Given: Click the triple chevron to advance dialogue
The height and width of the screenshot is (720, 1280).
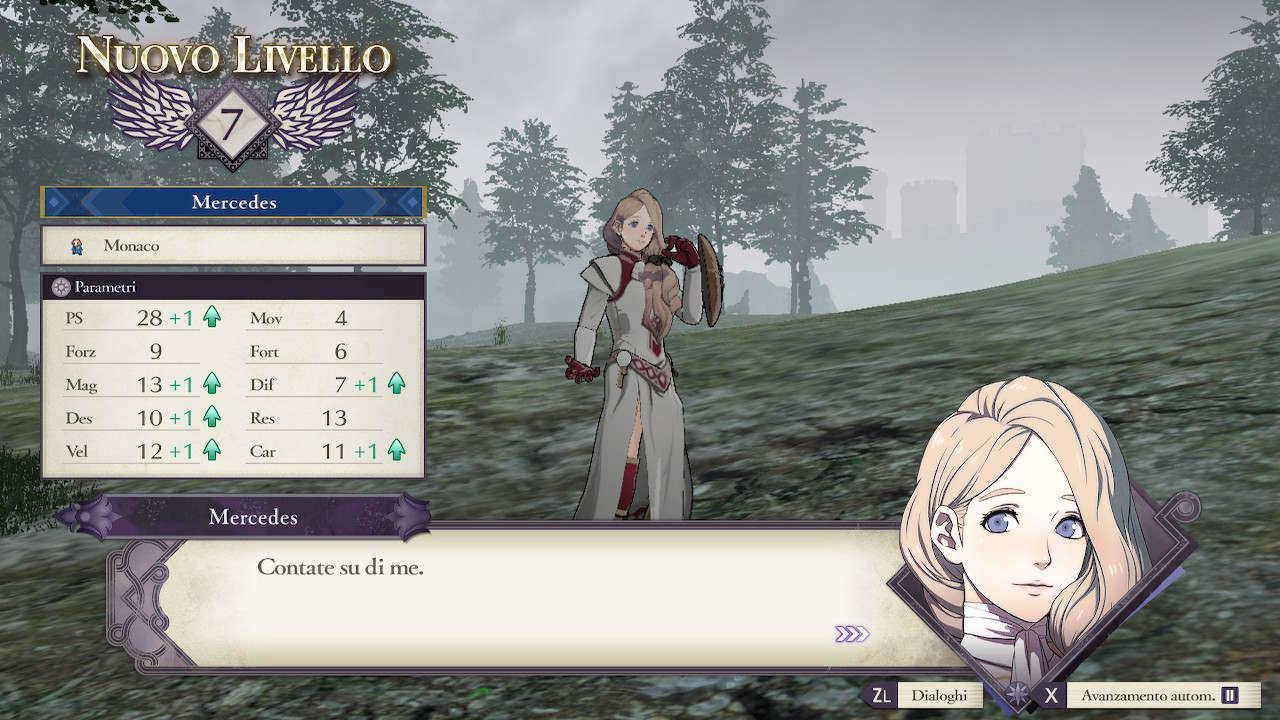Looking at the screenshot, I should coord(852,632).
